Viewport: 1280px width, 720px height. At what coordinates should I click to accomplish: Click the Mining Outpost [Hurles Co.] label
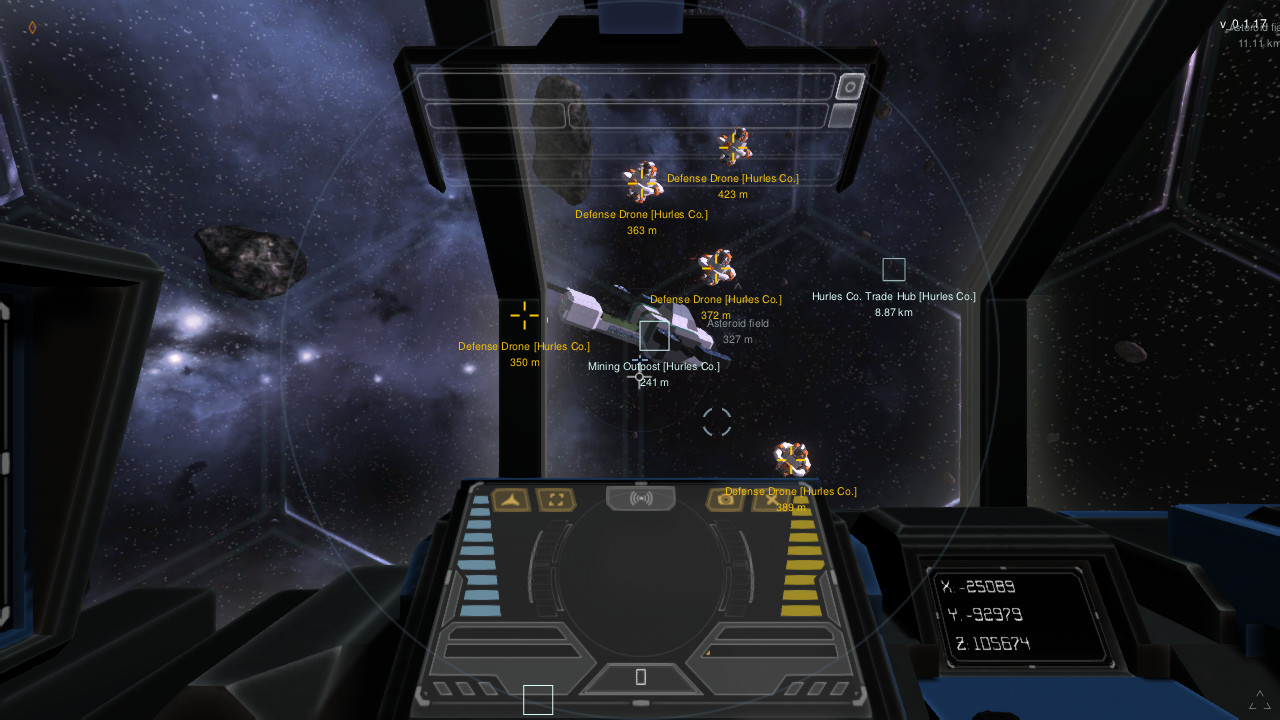coord(653,366)
